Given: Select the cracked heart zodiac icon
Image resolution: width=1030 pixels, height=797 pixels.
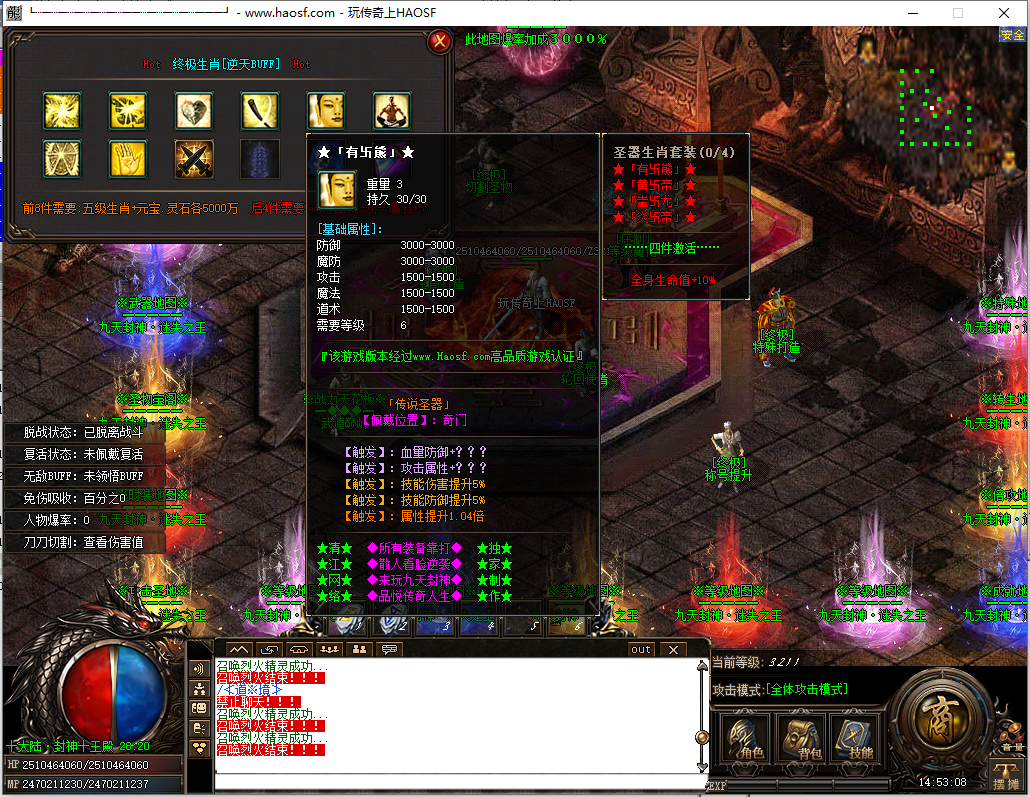Looking at the screenshot, I should [x=194, y=111].
